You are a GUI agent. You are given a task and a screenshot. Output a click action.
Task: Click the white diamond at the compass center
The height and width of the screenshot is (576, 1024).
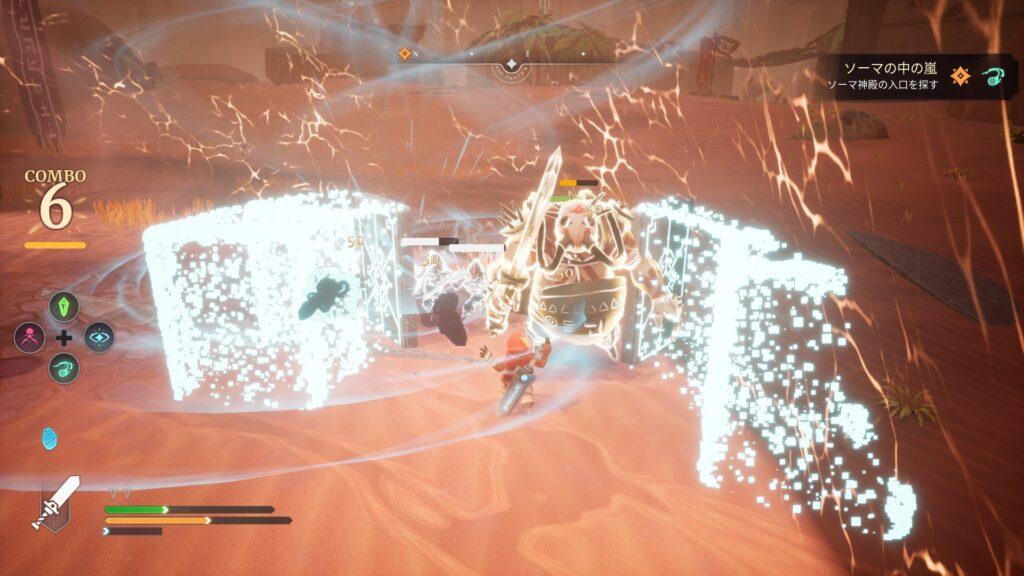510,65
